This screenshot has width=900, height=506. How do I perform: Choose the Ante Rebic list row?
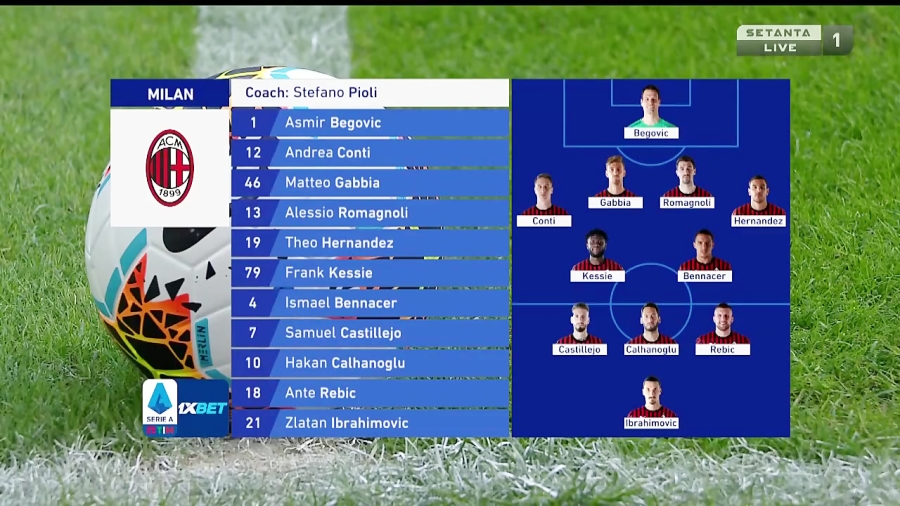click(370, 393)
